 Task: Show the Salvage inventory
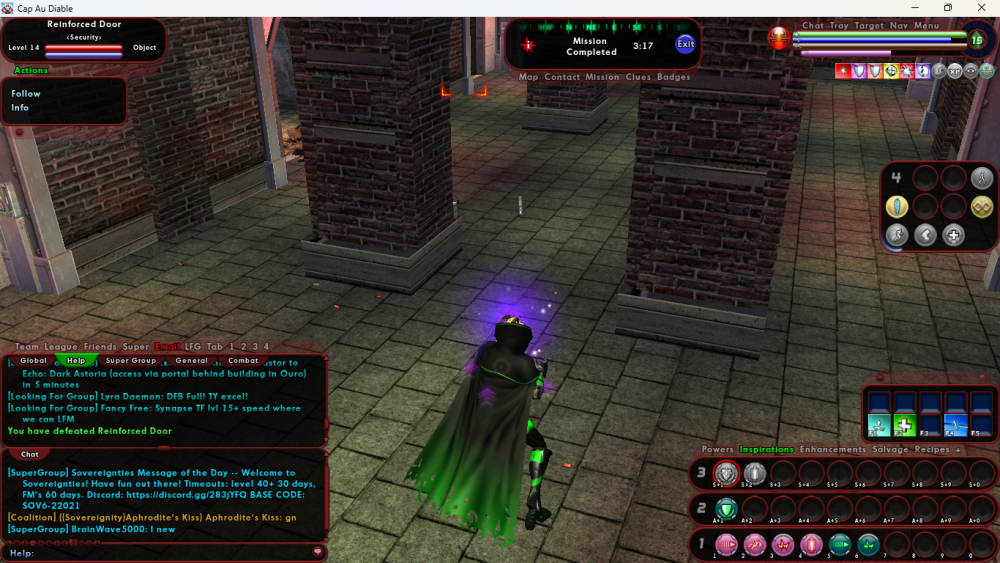pos(890,450)
